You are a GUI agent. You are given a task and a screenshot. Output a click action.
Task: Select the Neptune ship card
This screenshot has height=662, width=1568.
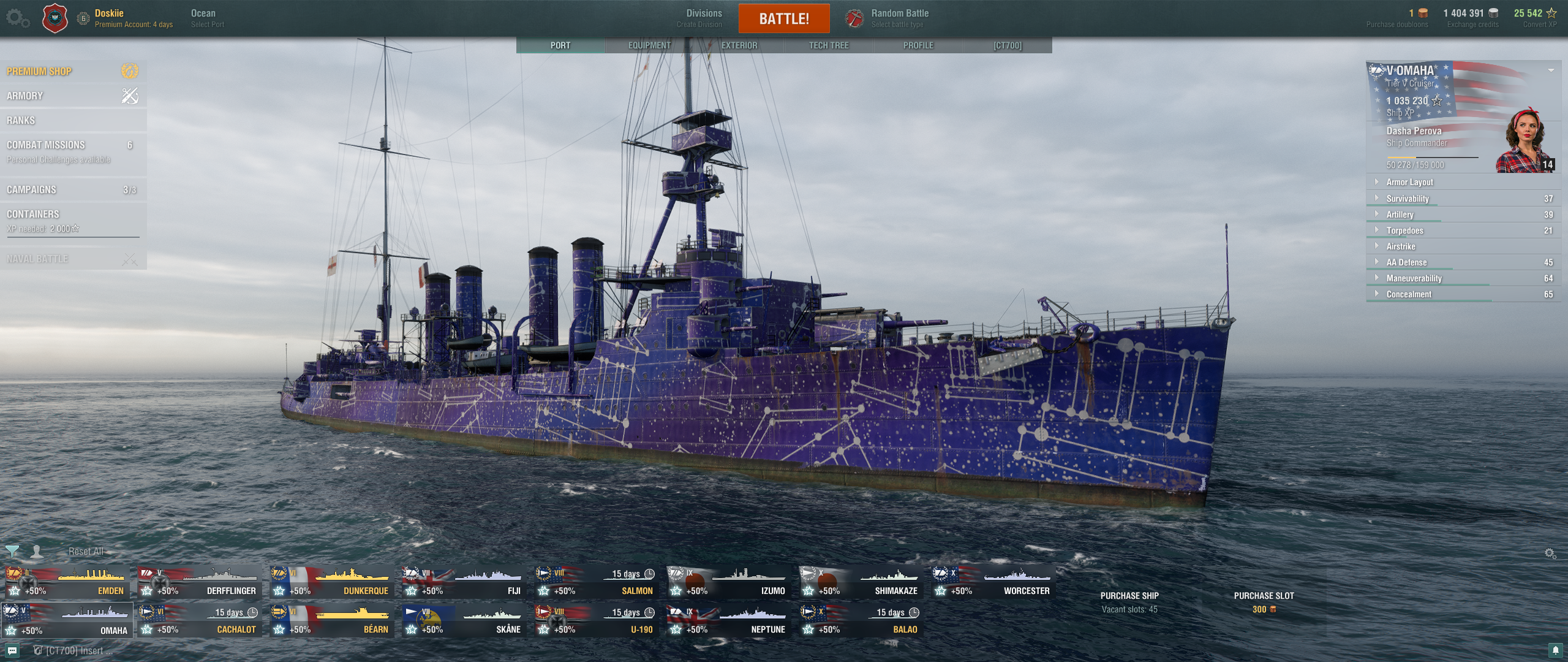point(729,621)
